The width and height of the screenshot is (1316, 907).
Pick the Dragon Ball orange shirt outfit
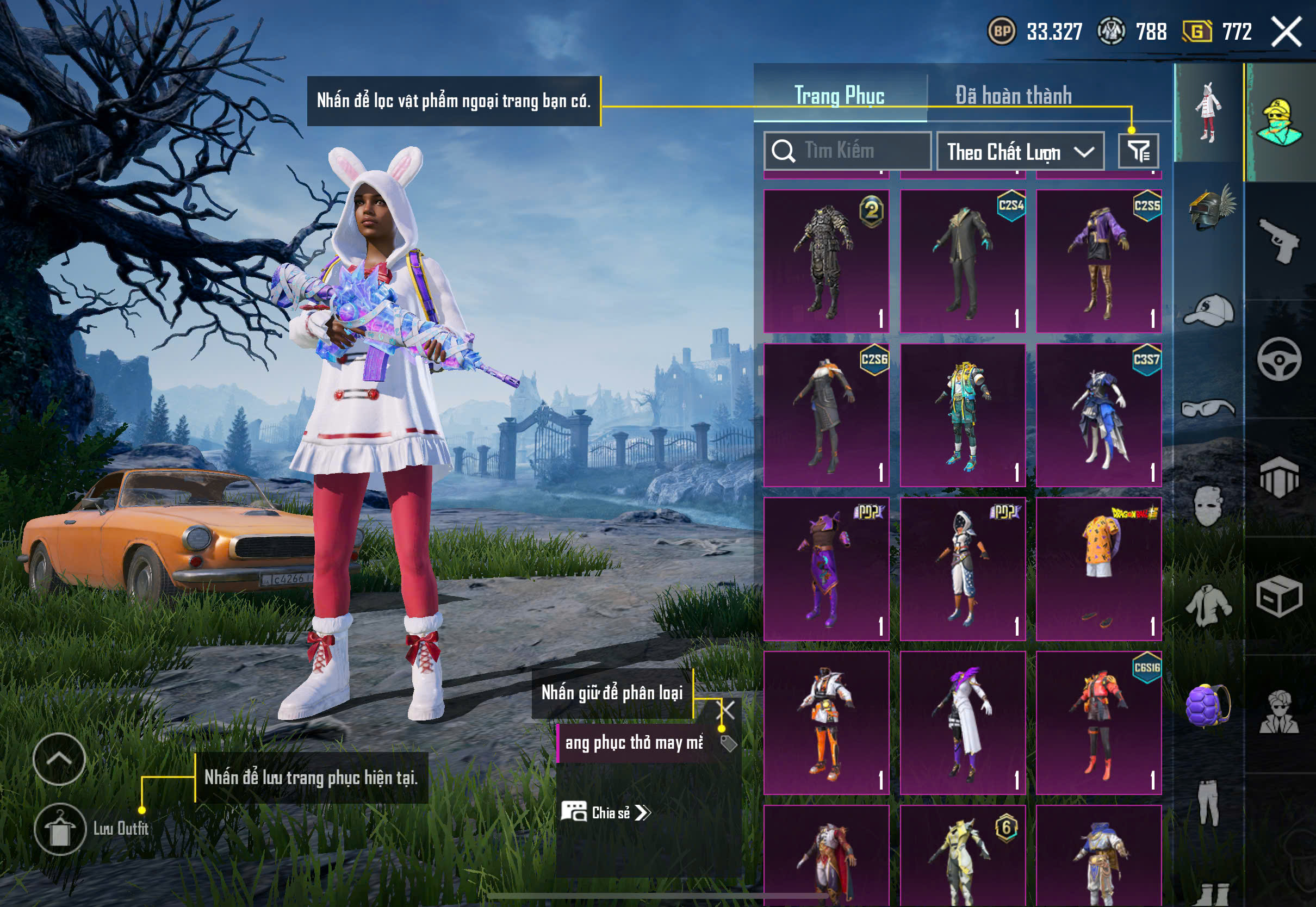point(1098,569)
